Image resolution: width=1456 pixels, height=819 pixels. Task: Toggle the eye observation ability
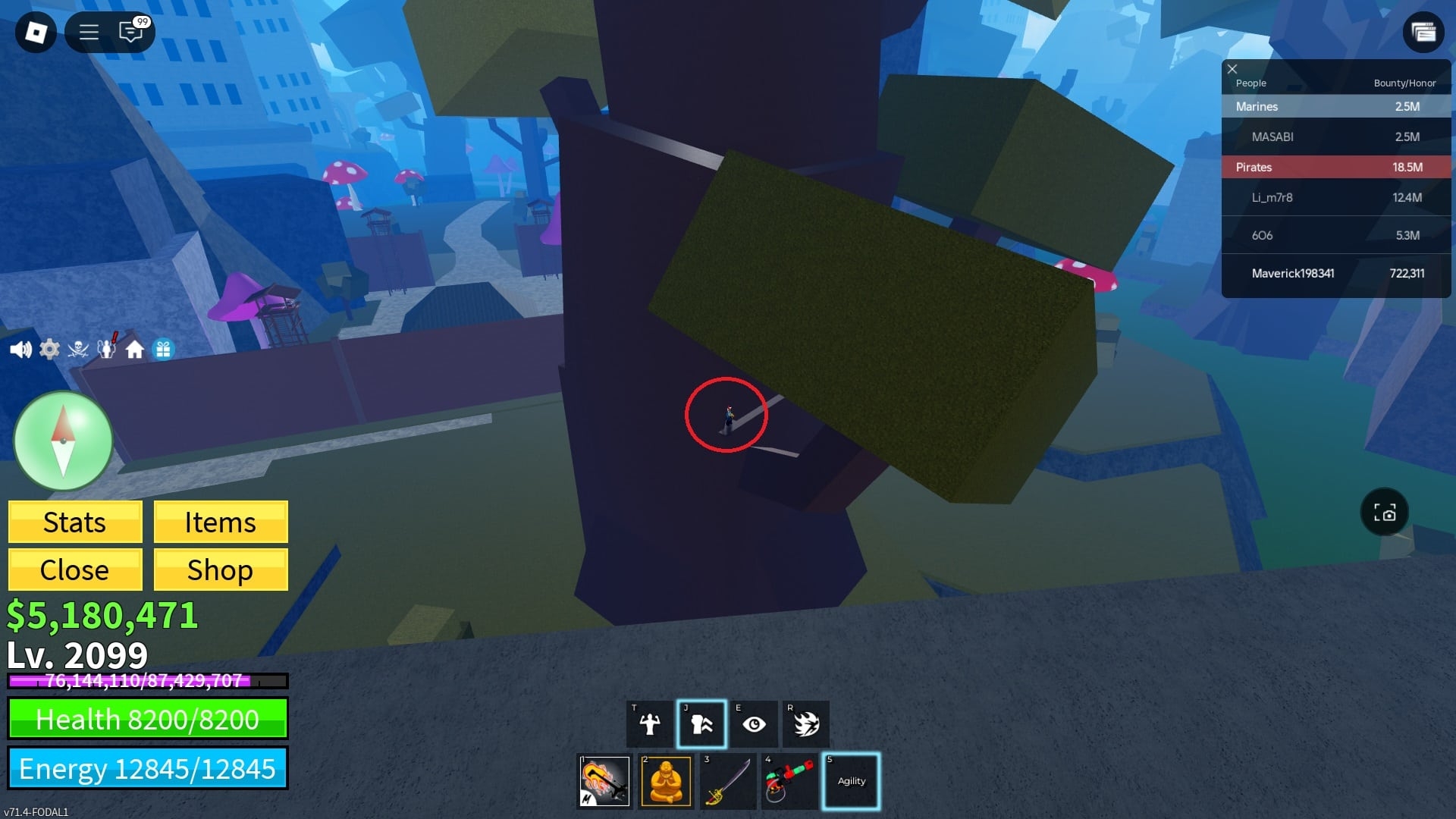tap(754, 724)
